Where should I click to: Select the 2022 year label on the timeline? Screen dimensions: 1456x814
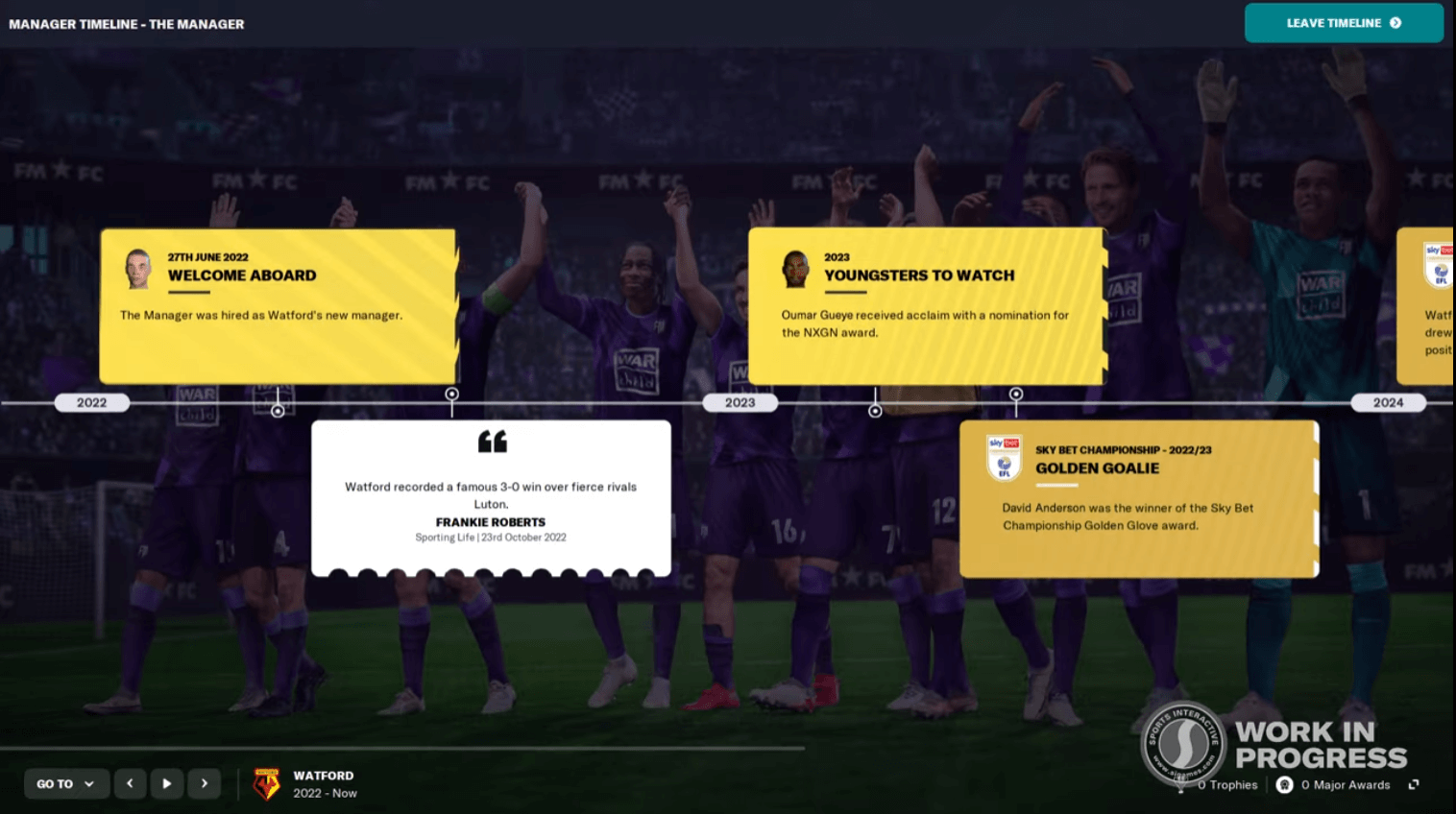coord(91,402)
